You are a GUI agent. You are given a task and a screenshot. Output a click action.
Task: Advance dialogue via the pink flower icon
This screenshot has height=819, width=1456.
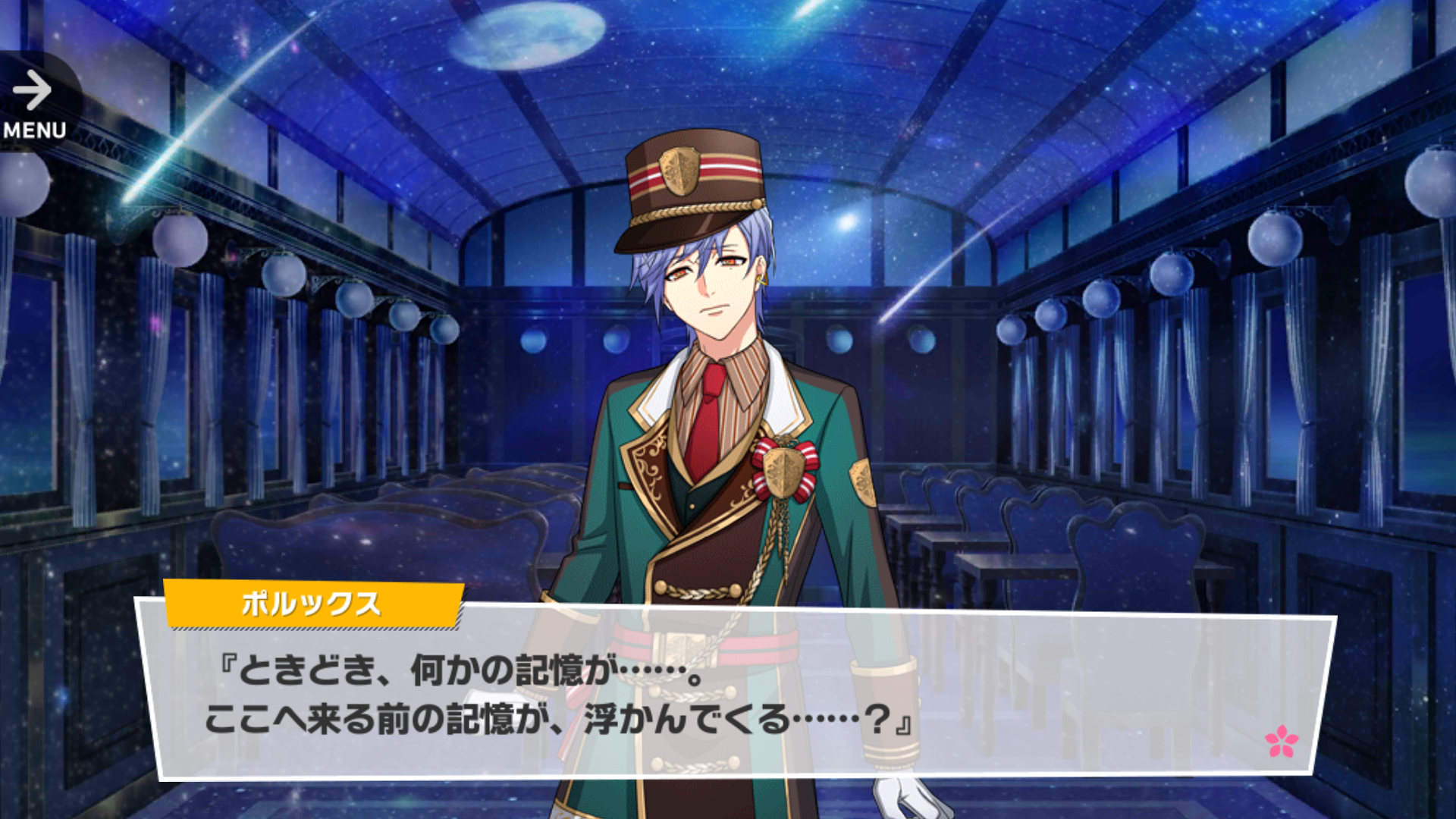point(1281,741)
